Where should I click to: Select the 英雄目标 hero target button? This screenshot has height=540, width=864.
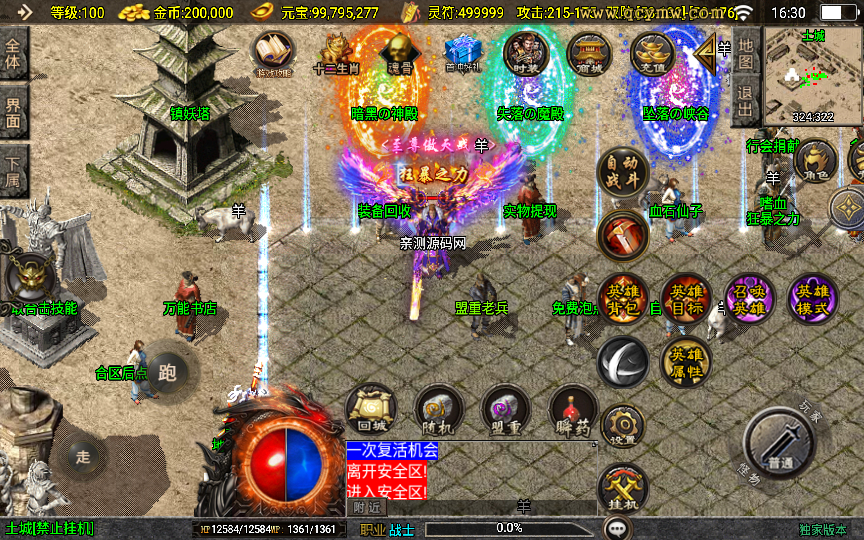[686, 299]
